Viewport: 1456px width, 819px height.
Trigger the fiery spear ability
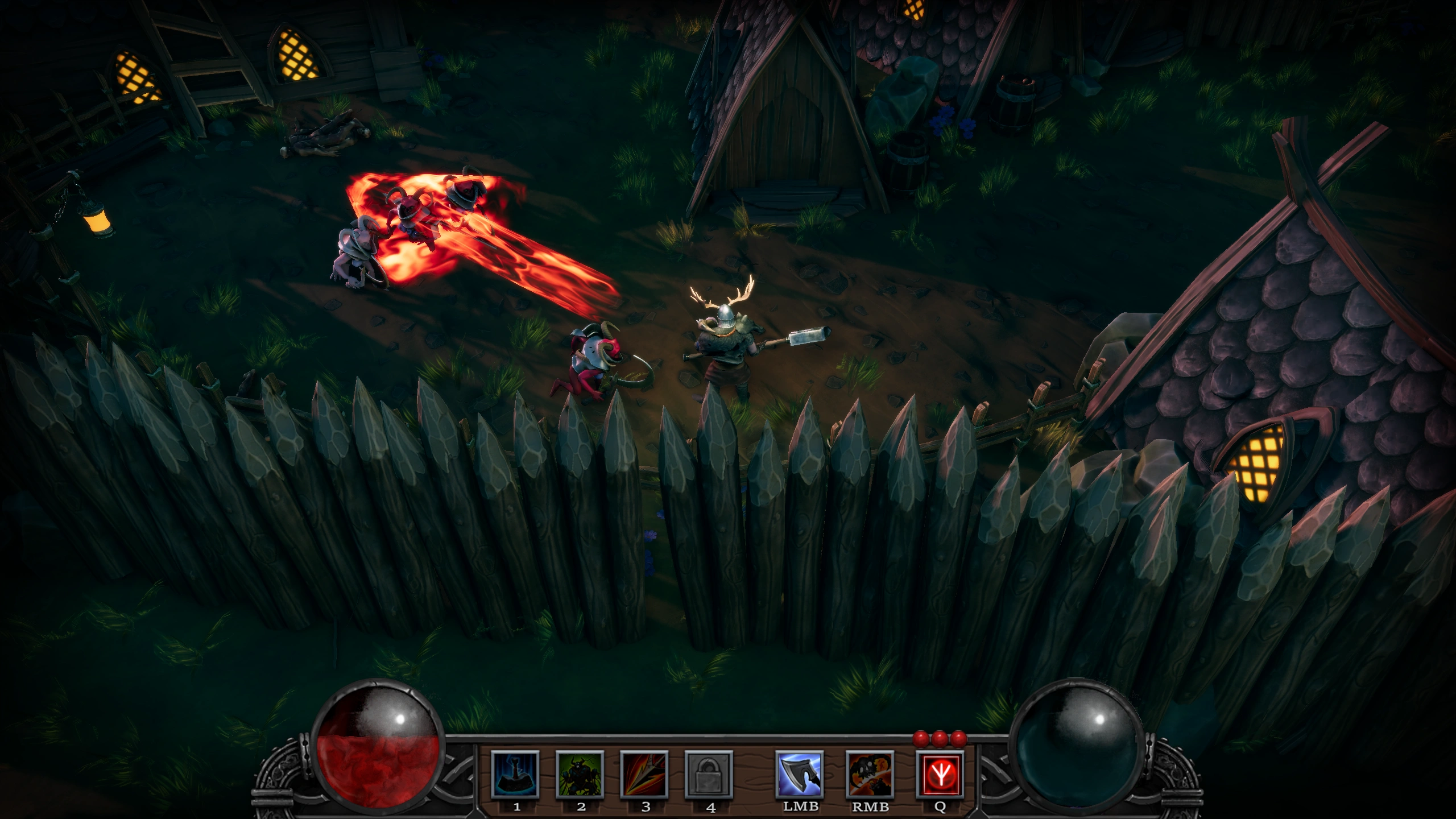click(644, 774)
